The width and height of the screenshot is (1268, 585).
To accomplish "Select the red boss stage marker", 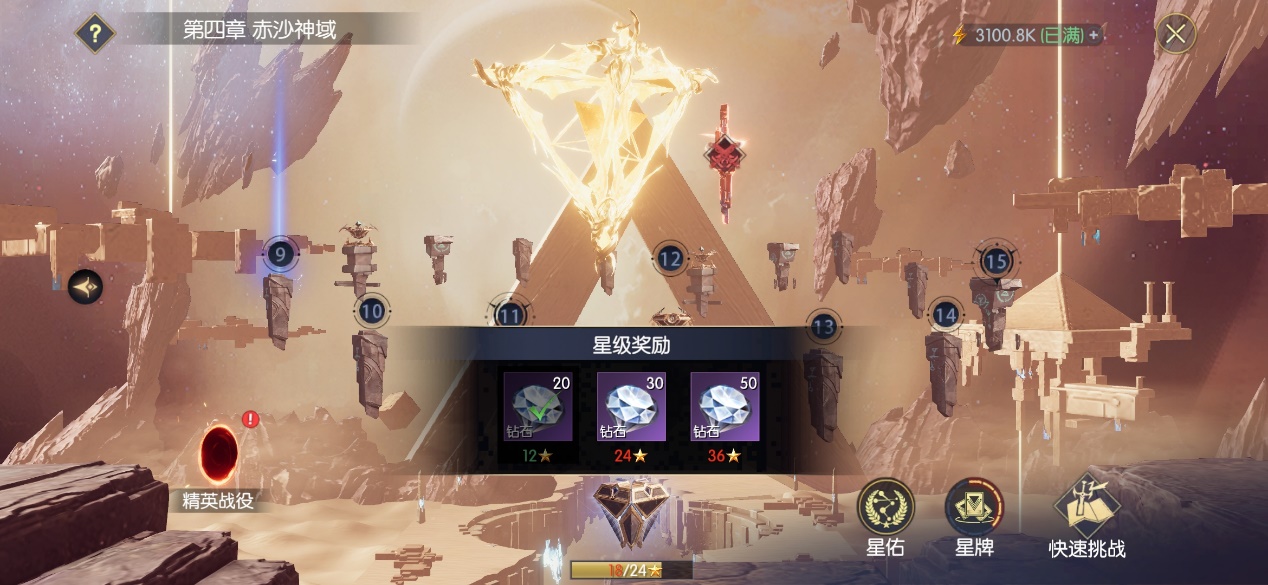I will point(723,154).
